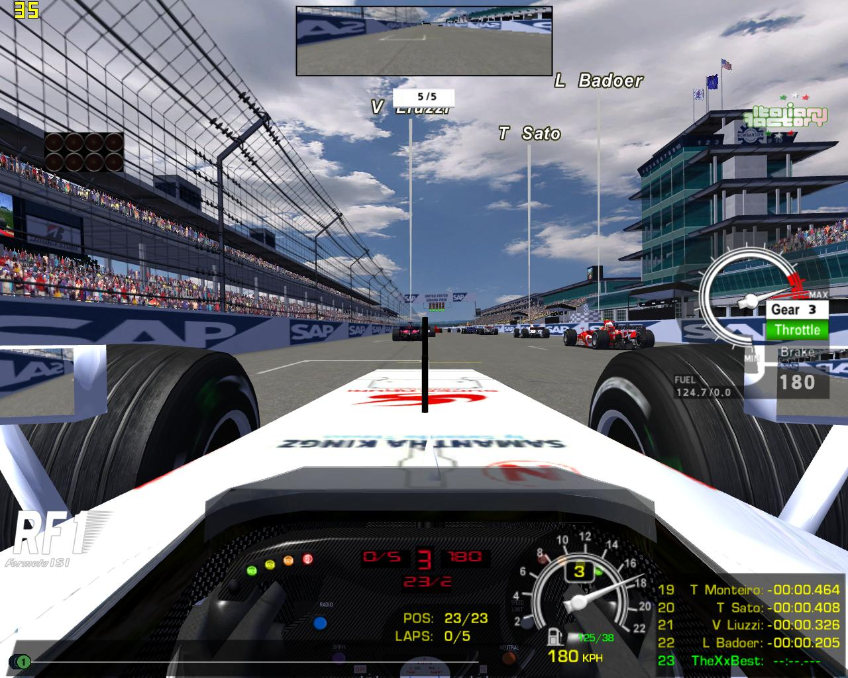
Task: Pick L Badoer's row in the standings
Action: (750, 643)
